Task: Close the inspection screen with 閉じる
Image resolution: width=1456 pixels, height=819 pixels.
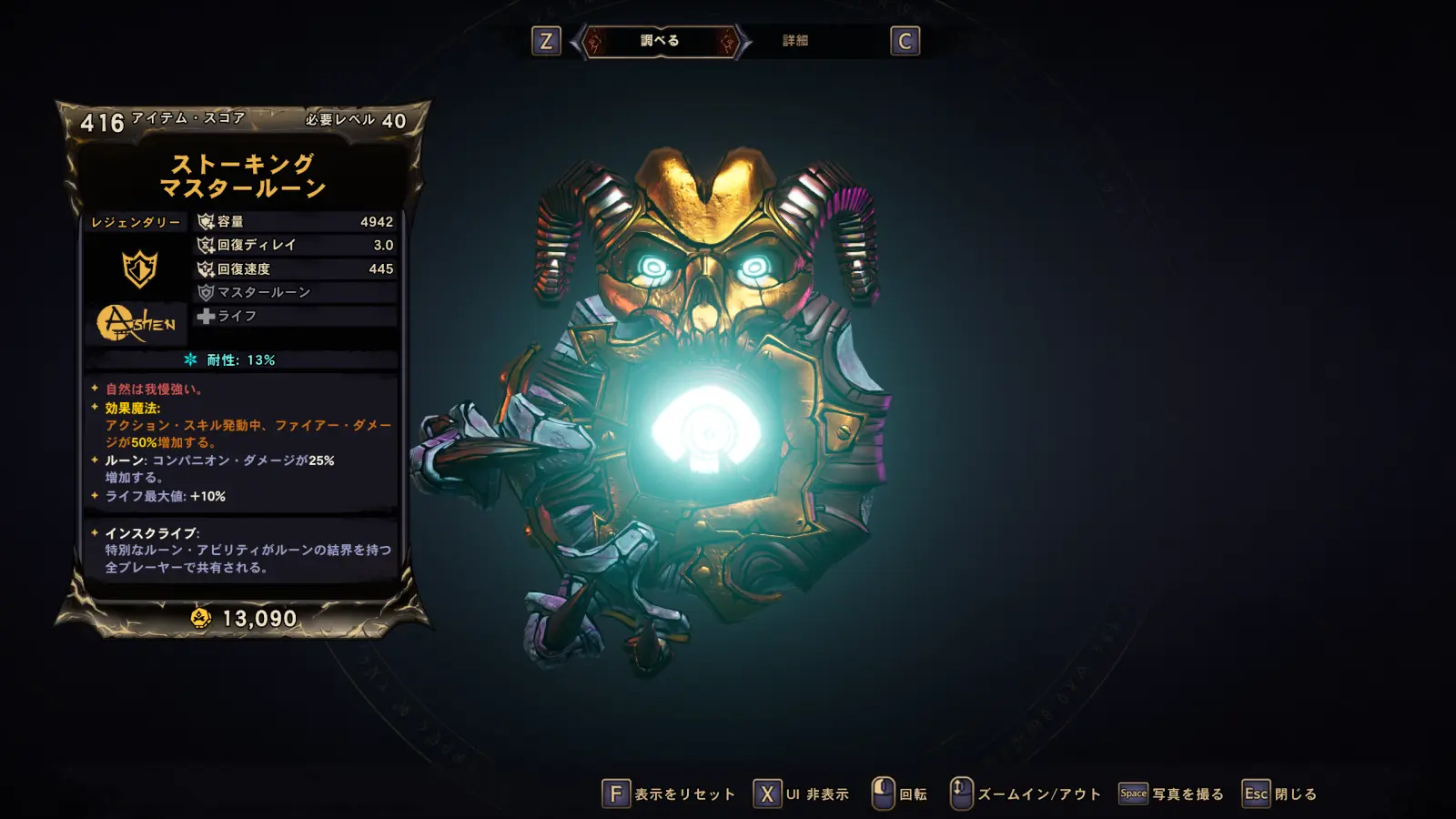Action: click(1279, 794)
